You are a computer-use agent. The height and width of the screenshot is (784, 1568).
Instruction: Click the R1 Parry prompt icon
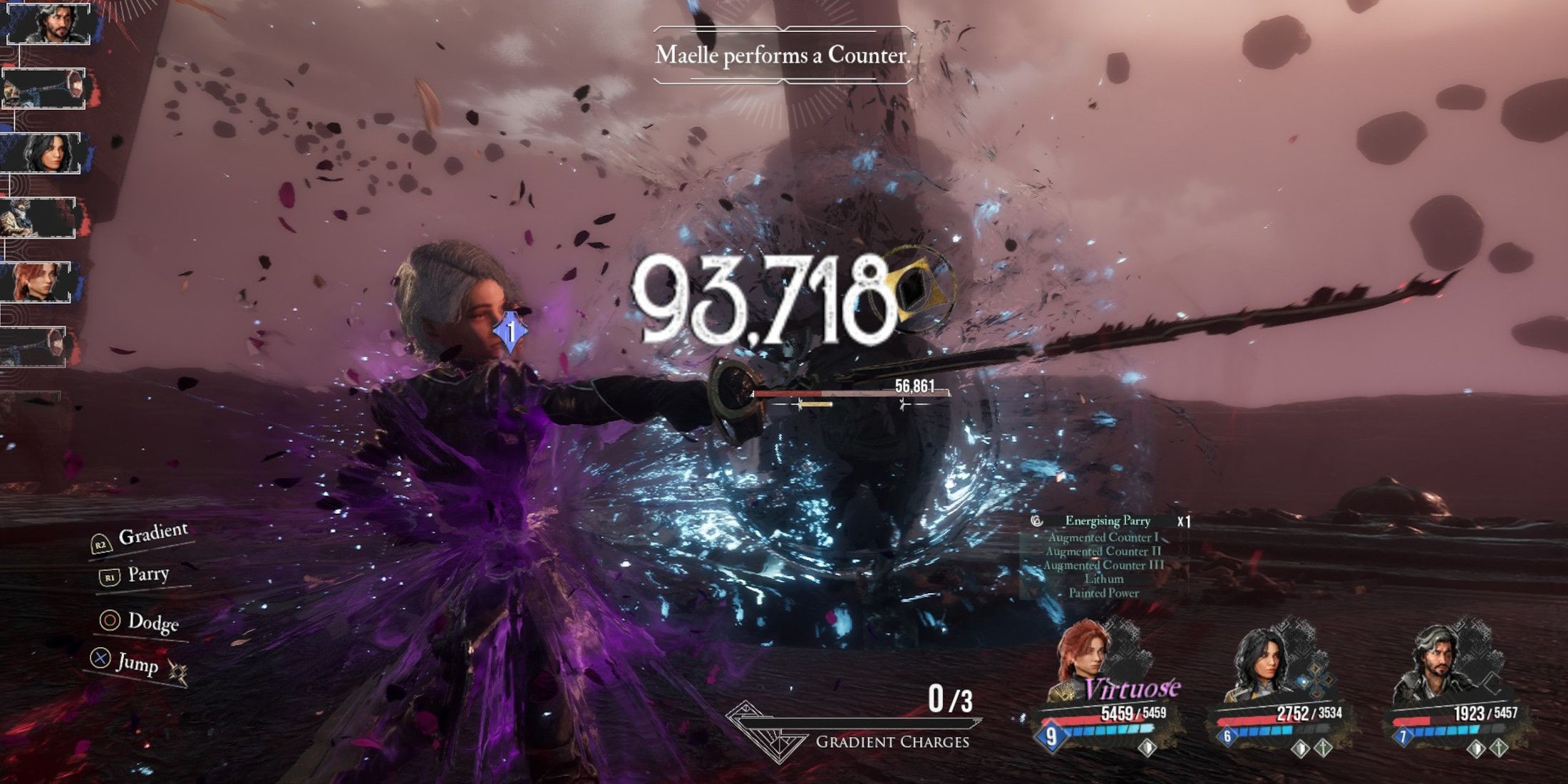108,577
